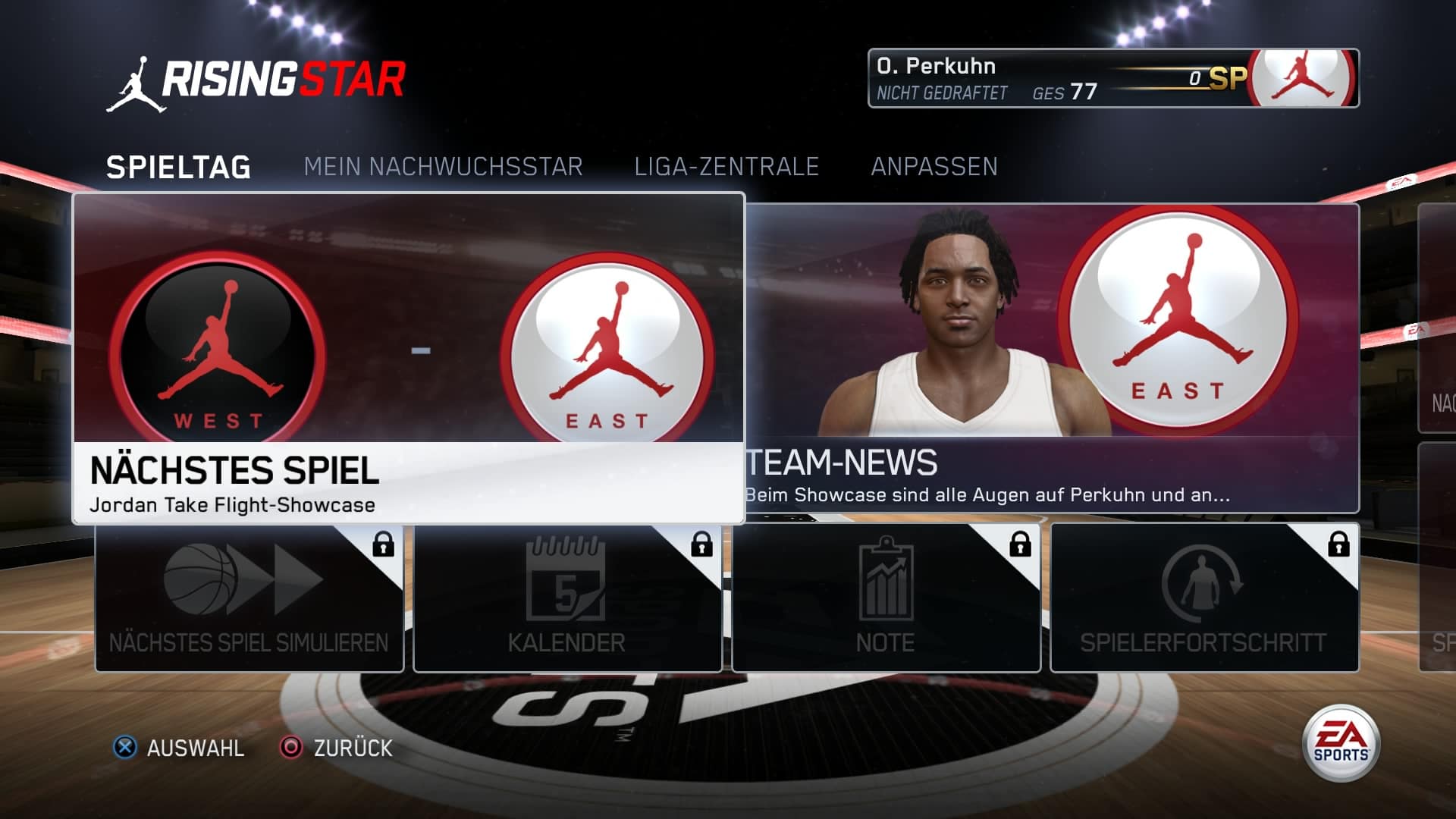This screenshot has width=1456, height=819.
Task: Go to the Anpassen tab
Action: pyautogui.click(x=934, y=167)
